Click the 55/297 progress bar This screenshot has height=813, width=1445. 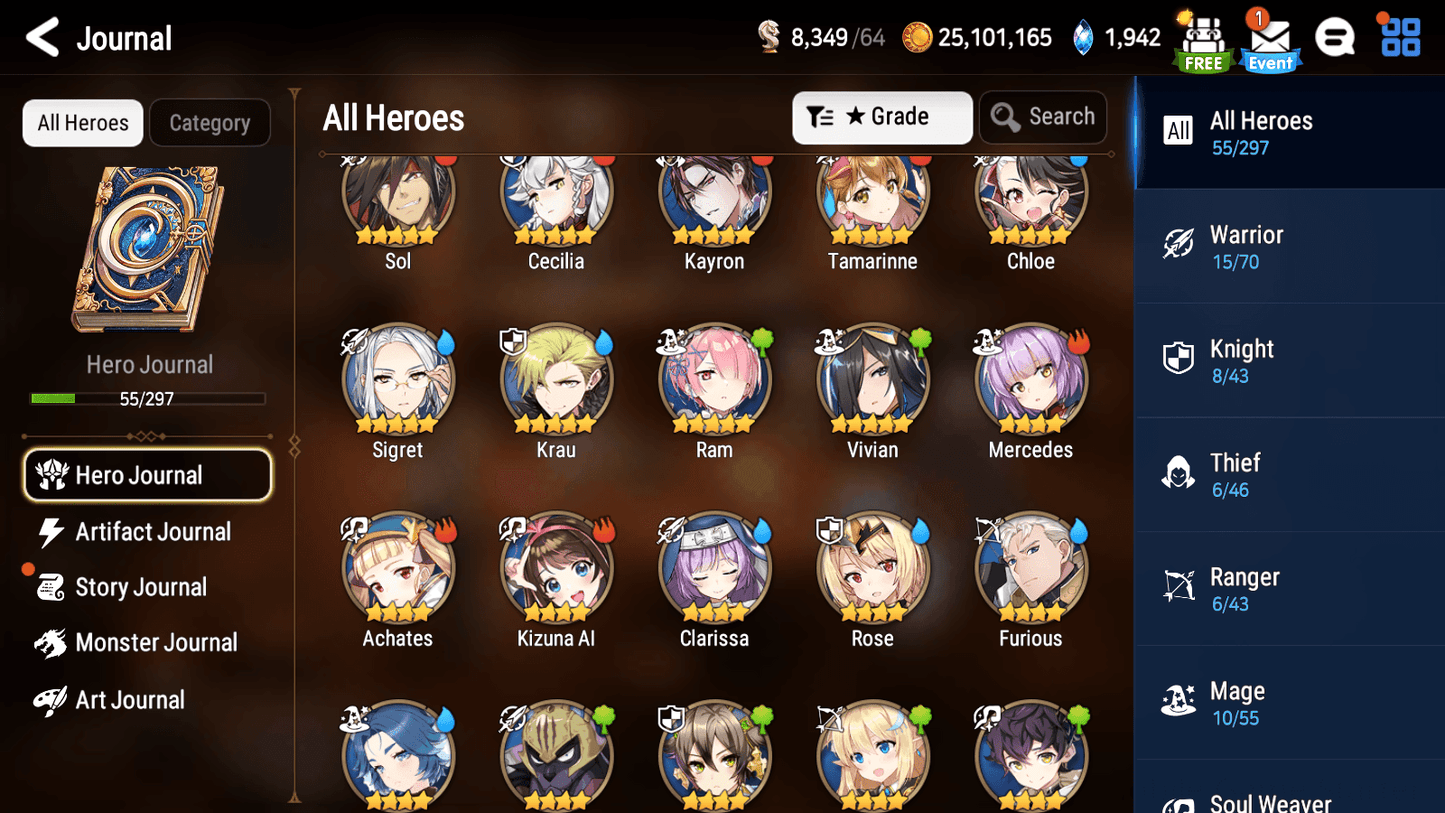click(150, 398)
